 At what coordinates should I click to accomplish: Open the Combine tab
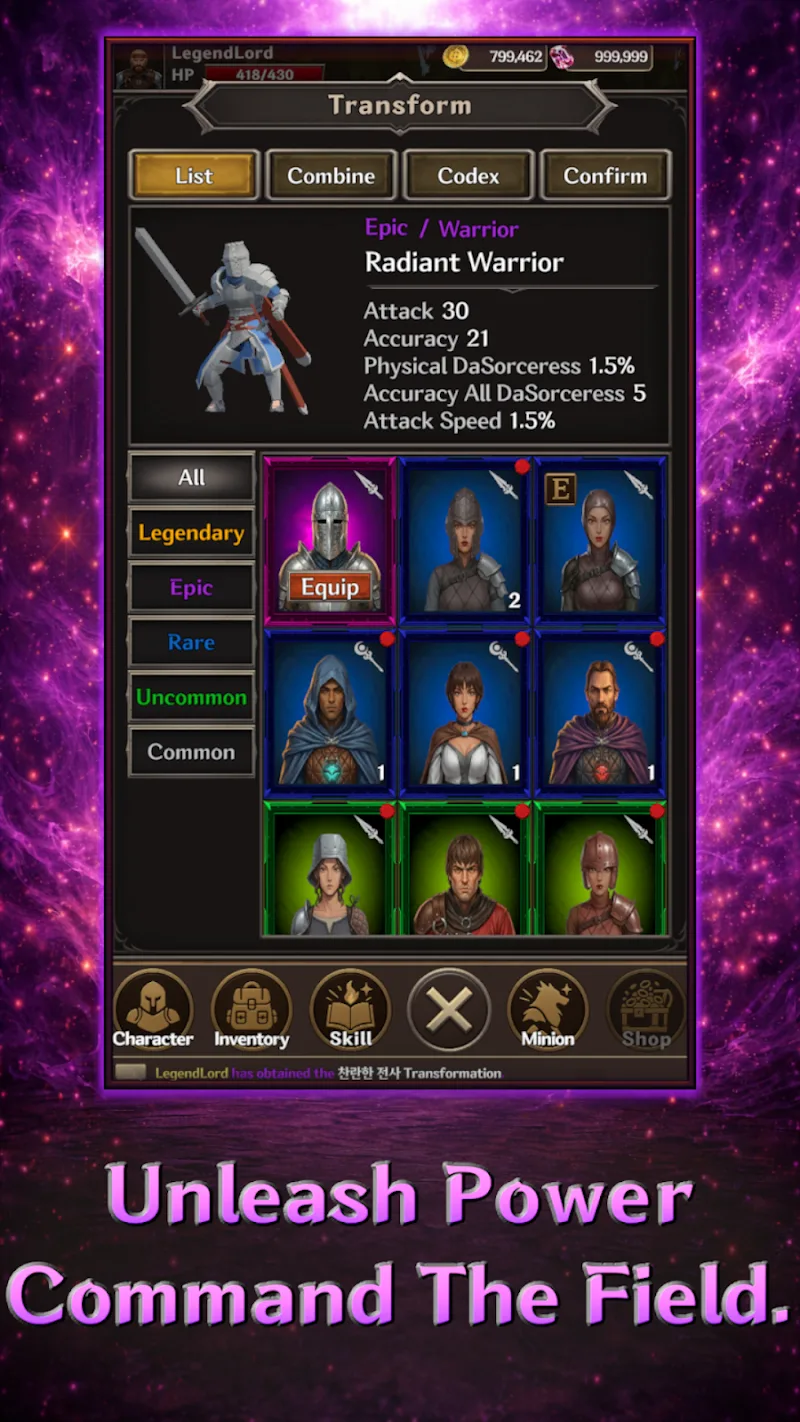pyautogui.click(x=331, y=176)
